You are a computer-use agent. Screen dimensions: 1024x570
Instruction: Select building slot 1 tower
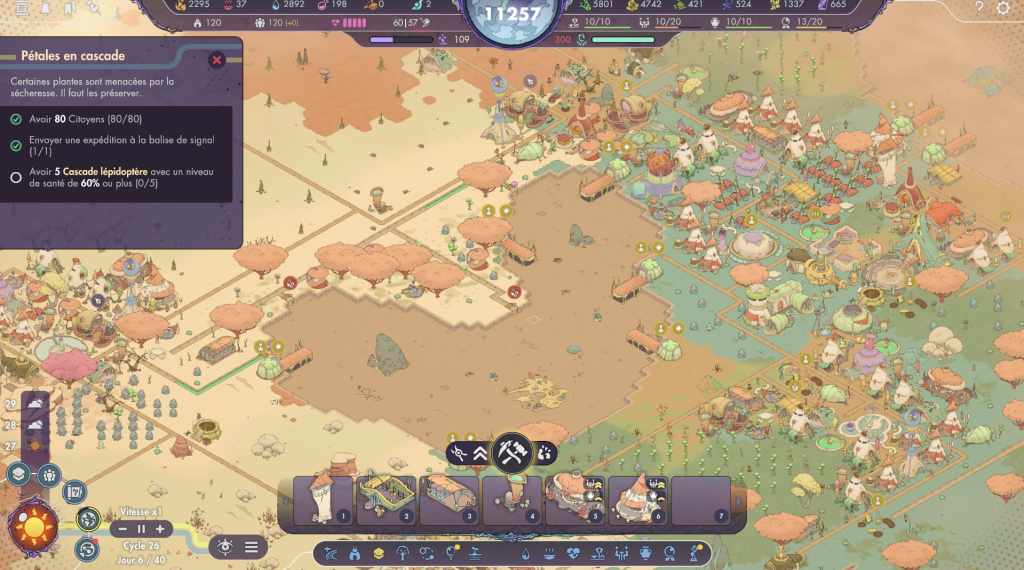tap(323, 499)
